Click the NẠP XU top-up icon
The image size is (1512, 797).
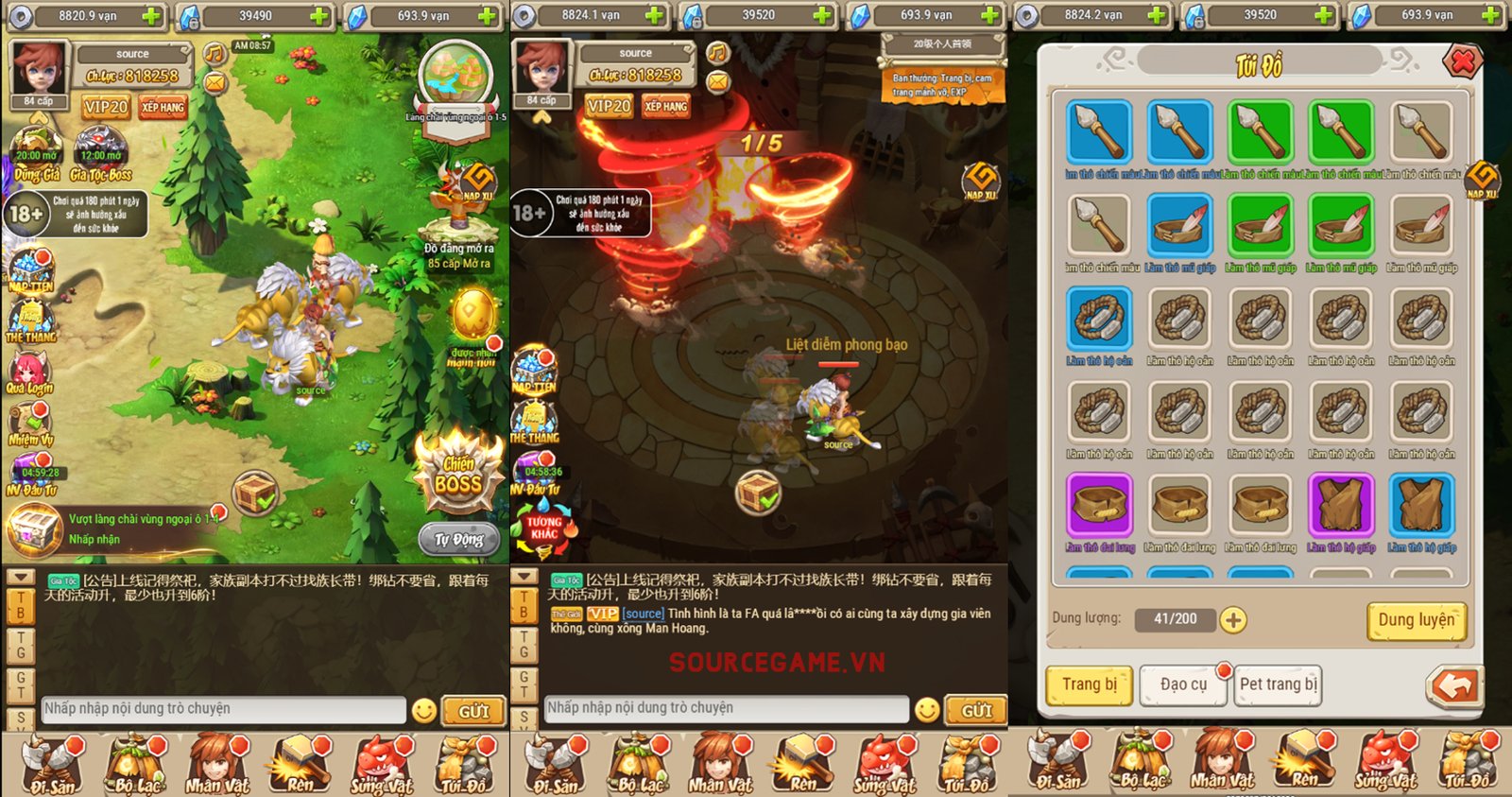pos(477,182)
